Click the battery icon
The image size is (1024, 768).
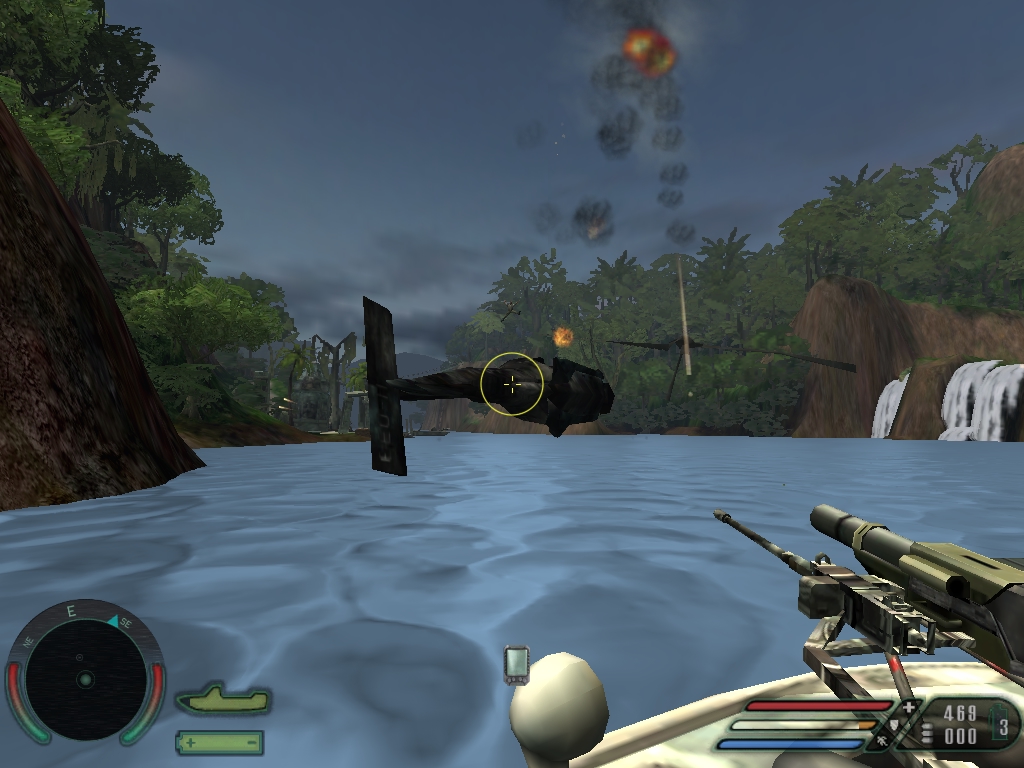pos(219,742)
